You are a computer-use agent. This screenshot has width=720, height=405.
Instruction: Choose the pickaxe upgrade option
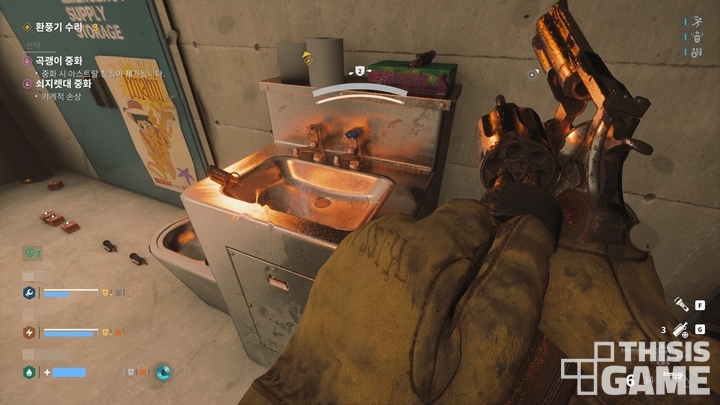tap(62, 61)
